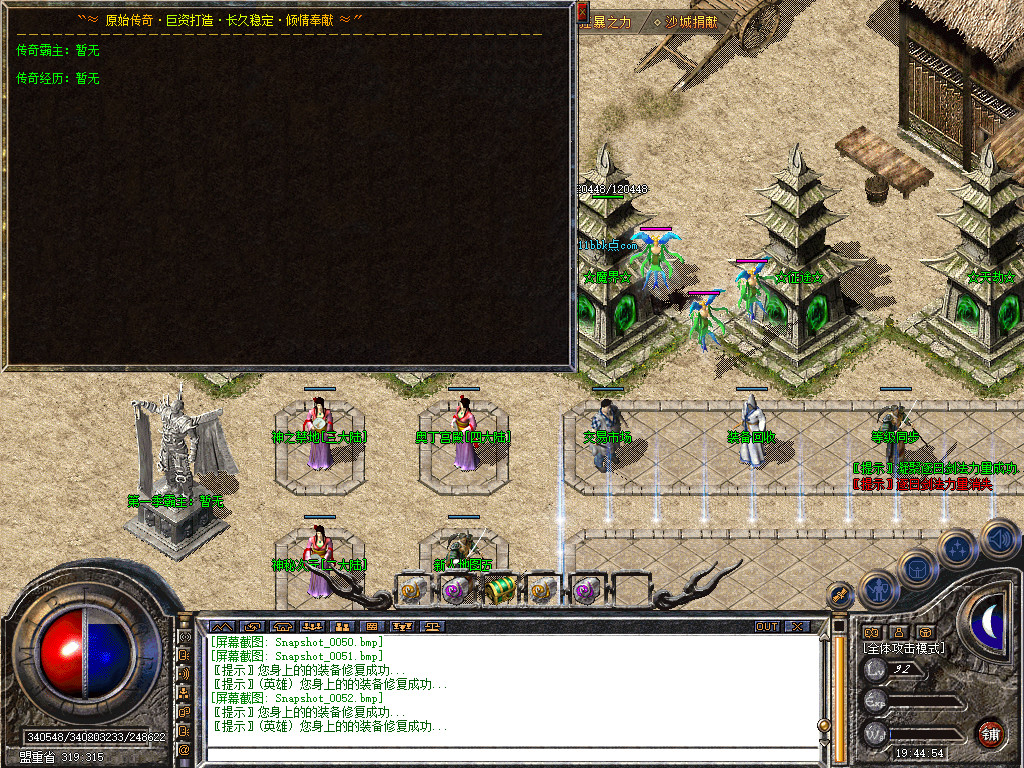Click the single person icon above attack mode
This screenshot has height=768, width=1024.
tap(898, 632)
